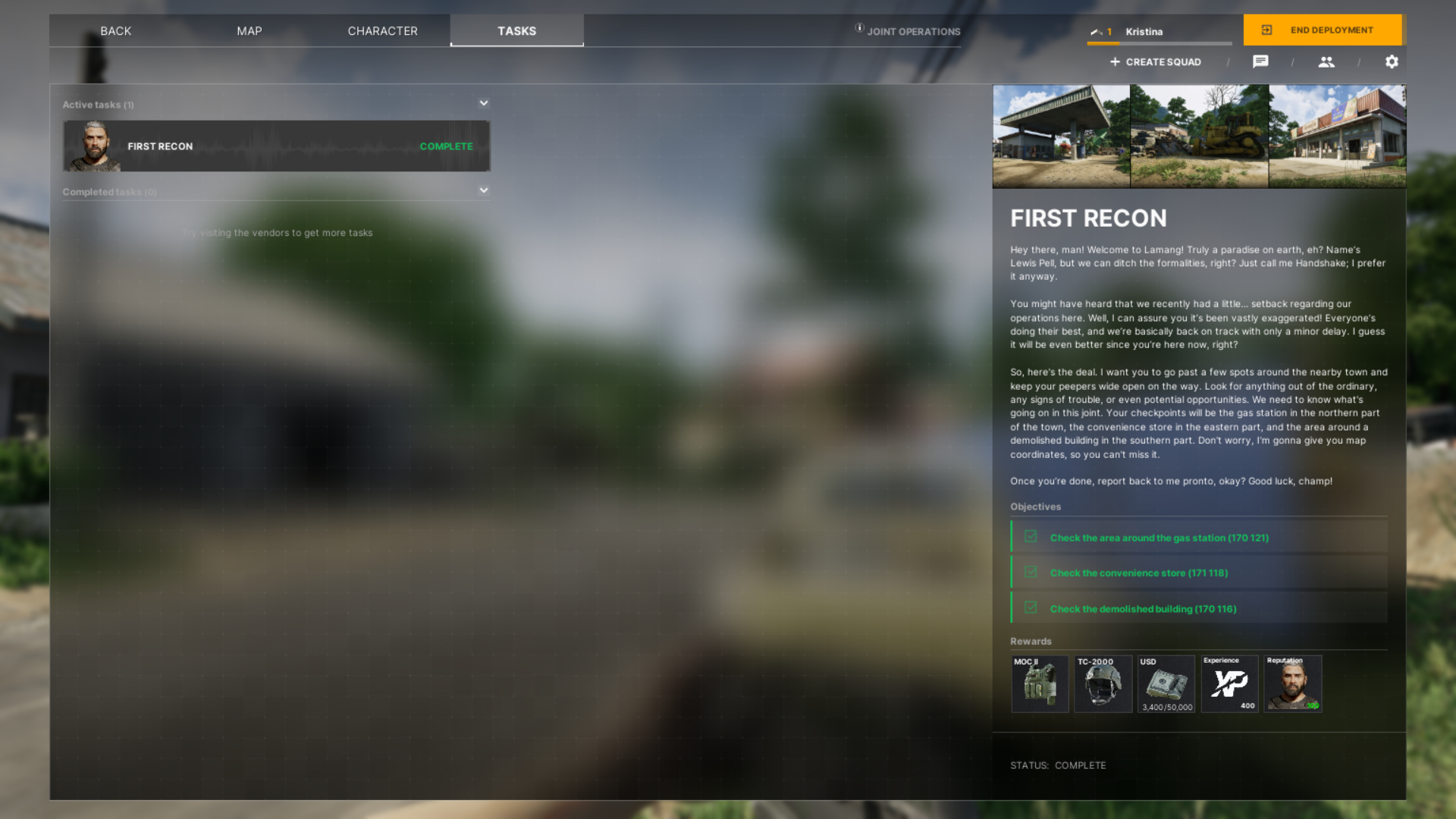Select the TC-2000 helmet reward icon
Screen dimensions: 1456x819
1103,684
